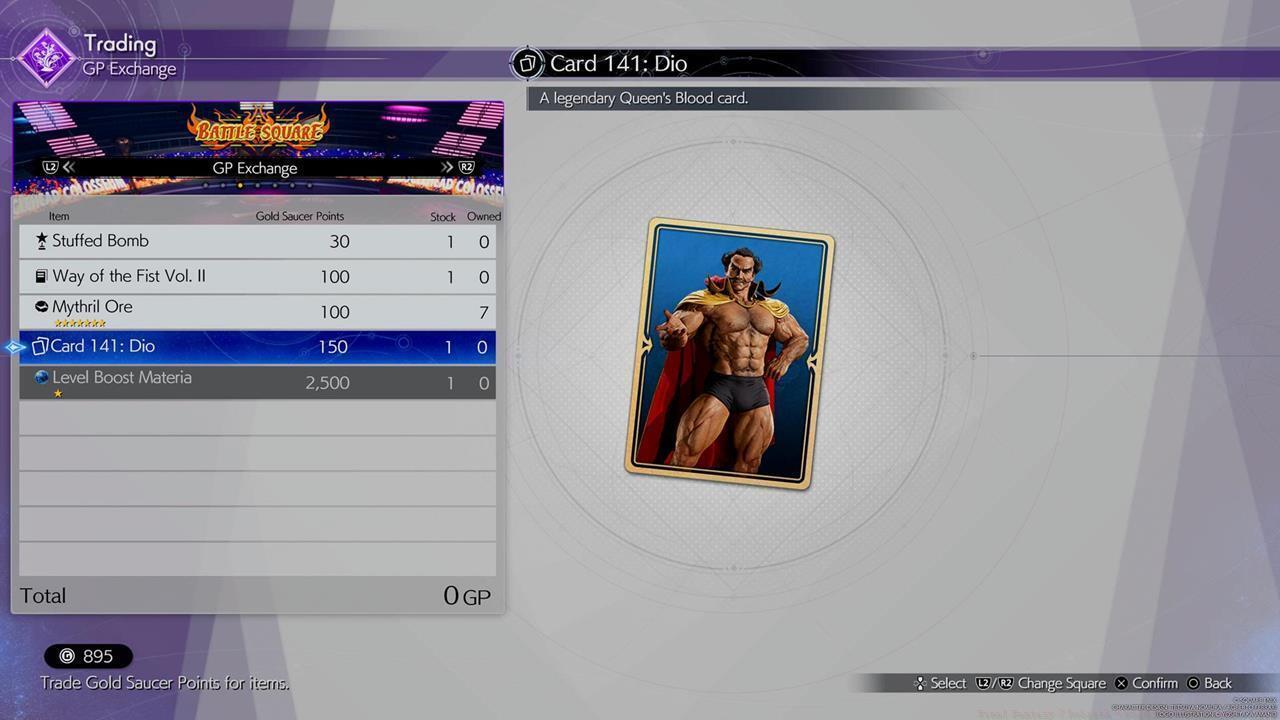Select the GP Exchange tab header
This screenshot has height=720, width=1280.
click(255, 168)
